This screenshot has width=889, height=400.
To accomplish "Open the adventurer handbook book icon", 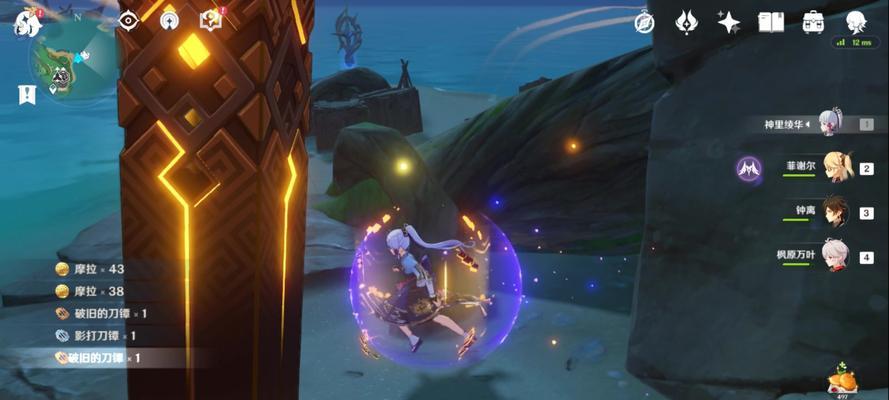I will pos(770,22).
